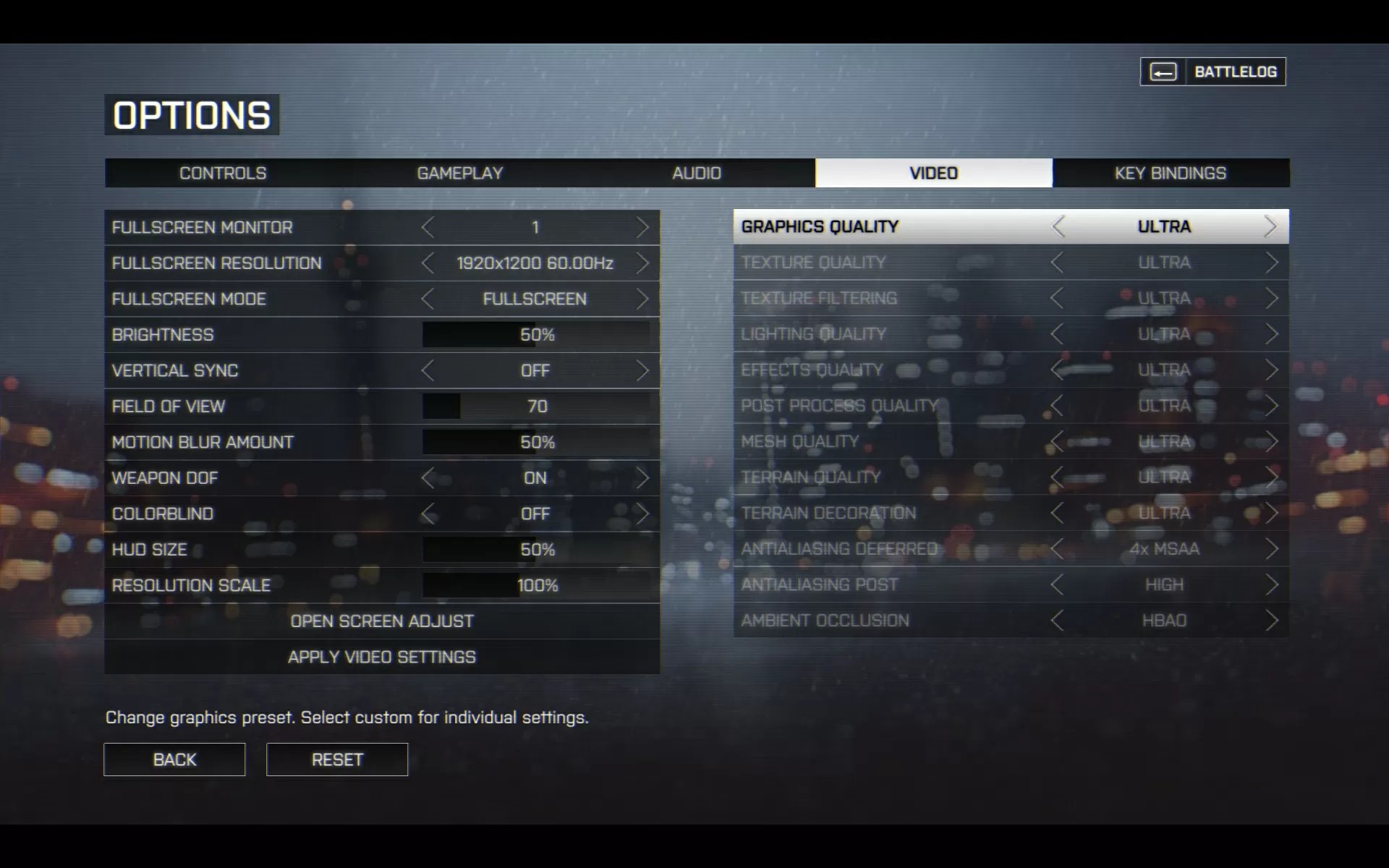Open the Audio settings tab
Screen dimensions: 1389x868
click(697, 173)
